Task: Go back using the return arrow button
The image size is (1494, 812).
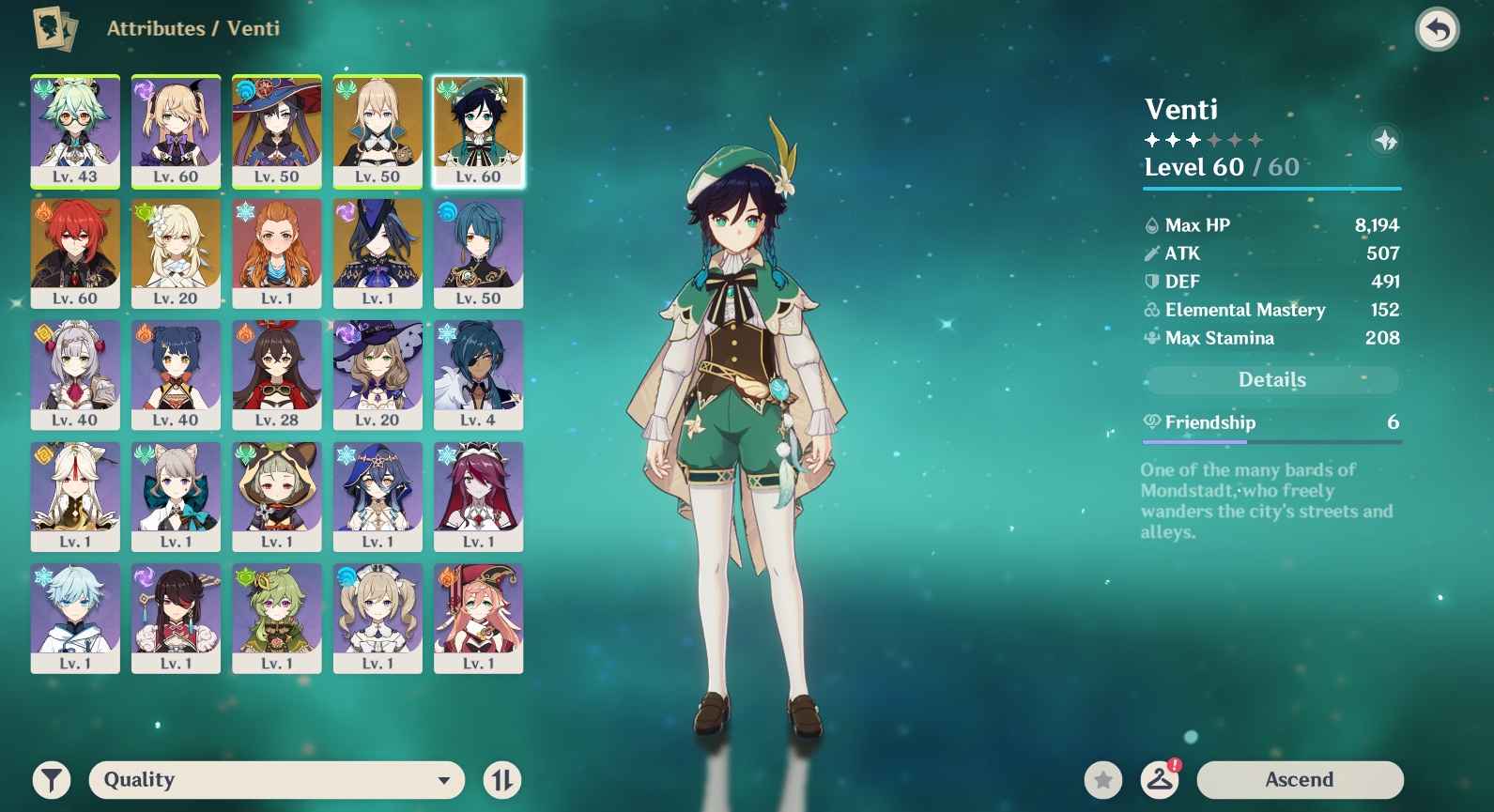Action: click(1437, 30)
